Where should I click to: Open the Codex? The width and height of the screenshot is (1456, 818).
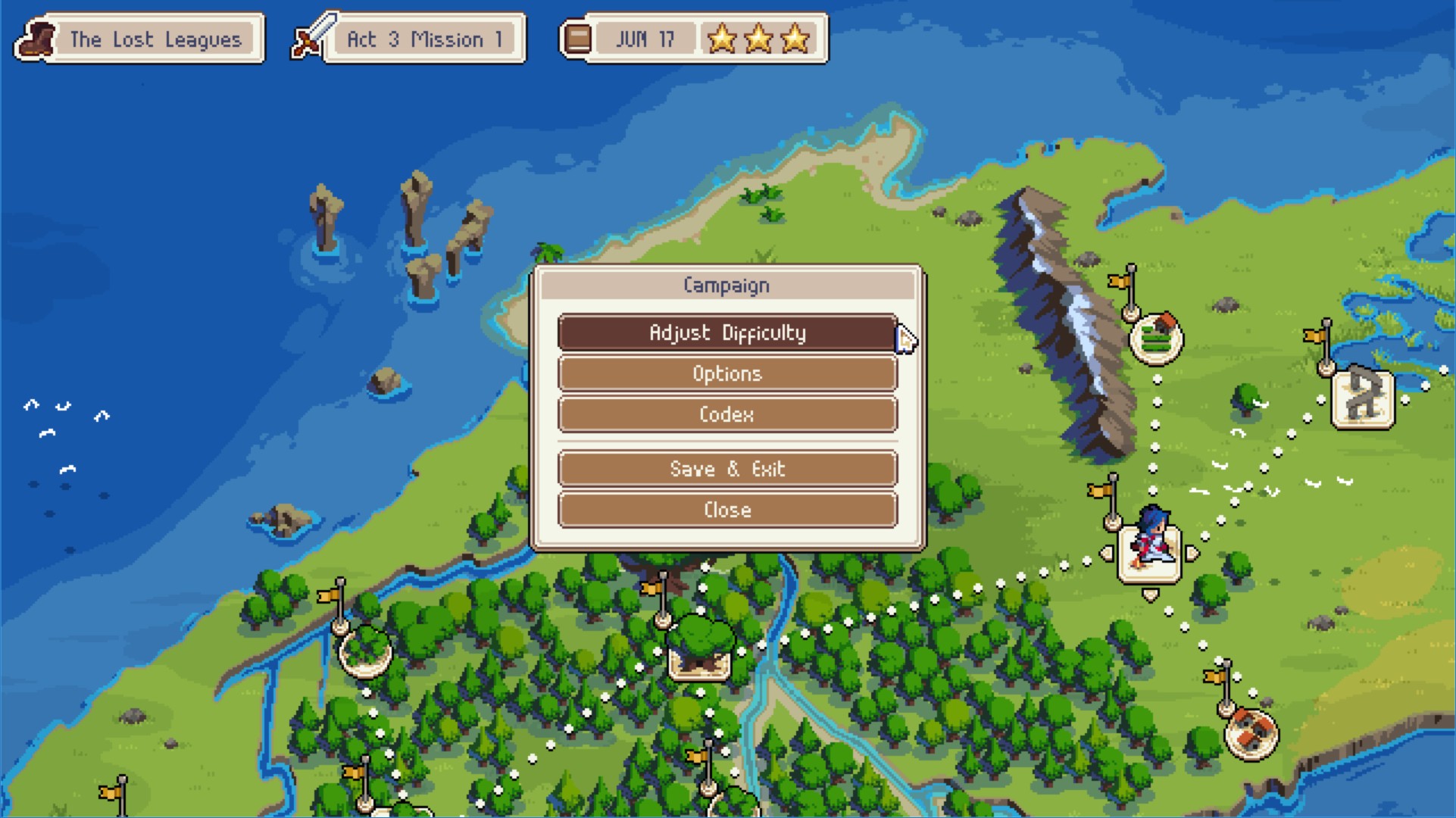point(727,414)
